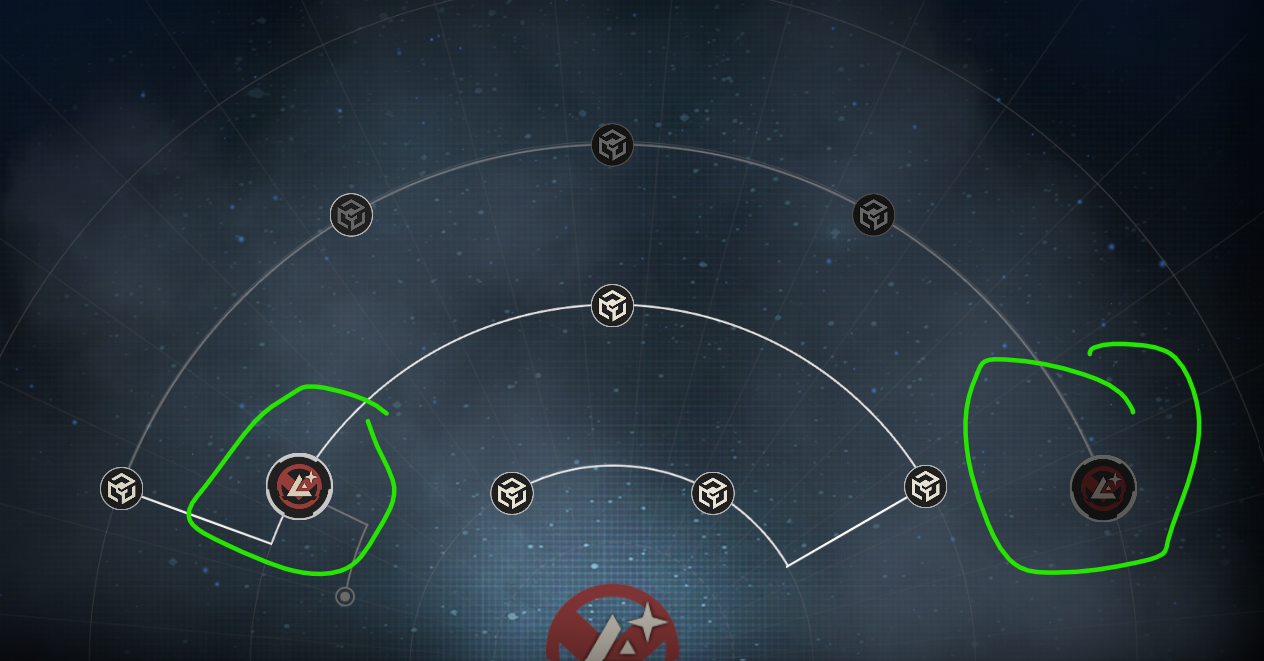Select the dimmed red node on the outer arc

click(1103, 488)
